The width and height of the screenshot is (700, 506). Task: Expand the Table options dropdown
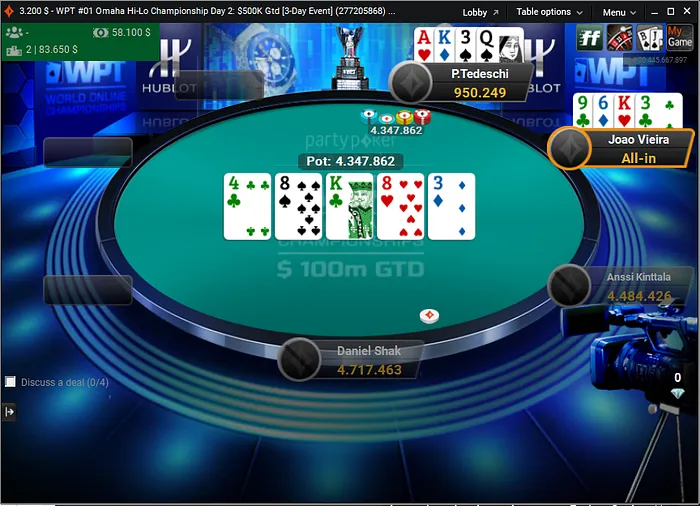click(547, 12)
